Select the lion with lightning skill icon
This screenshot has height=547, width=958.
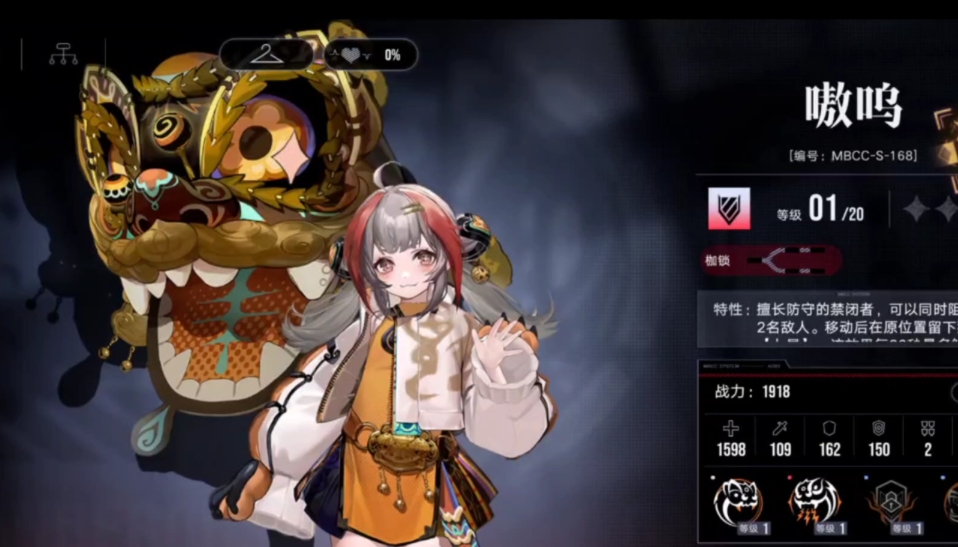(x=814, y=501)
